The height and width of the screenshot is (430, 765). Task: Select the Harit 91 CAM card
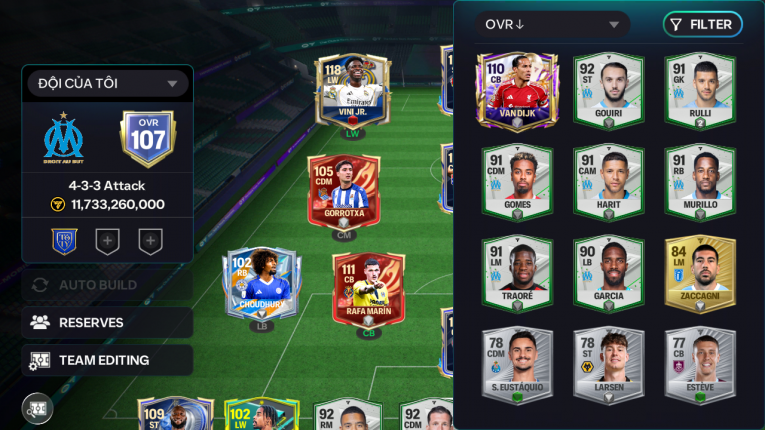click(607, 181)
